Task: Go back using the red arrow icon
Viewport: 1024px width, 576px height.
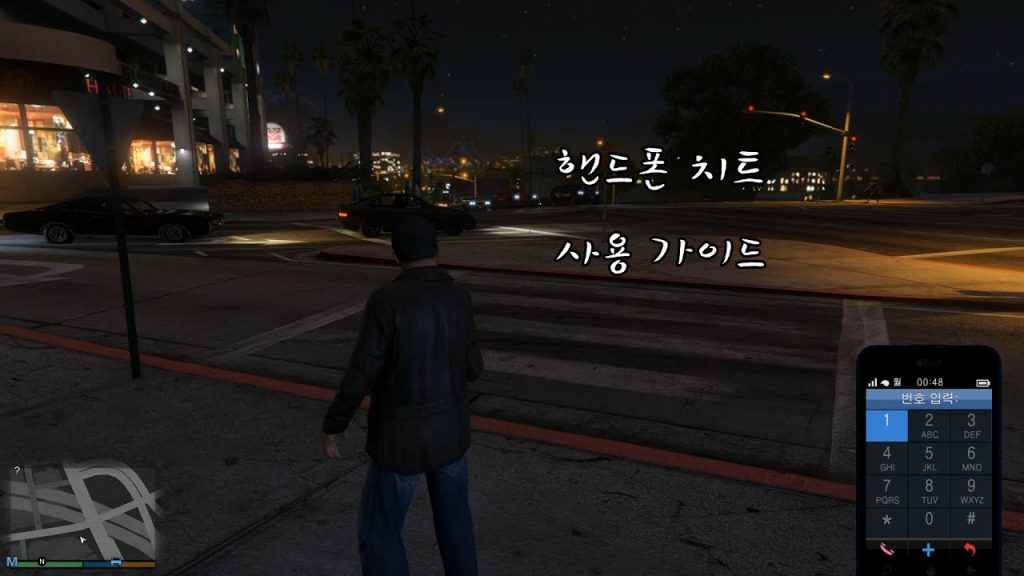Action: click(x=970, y=549)
